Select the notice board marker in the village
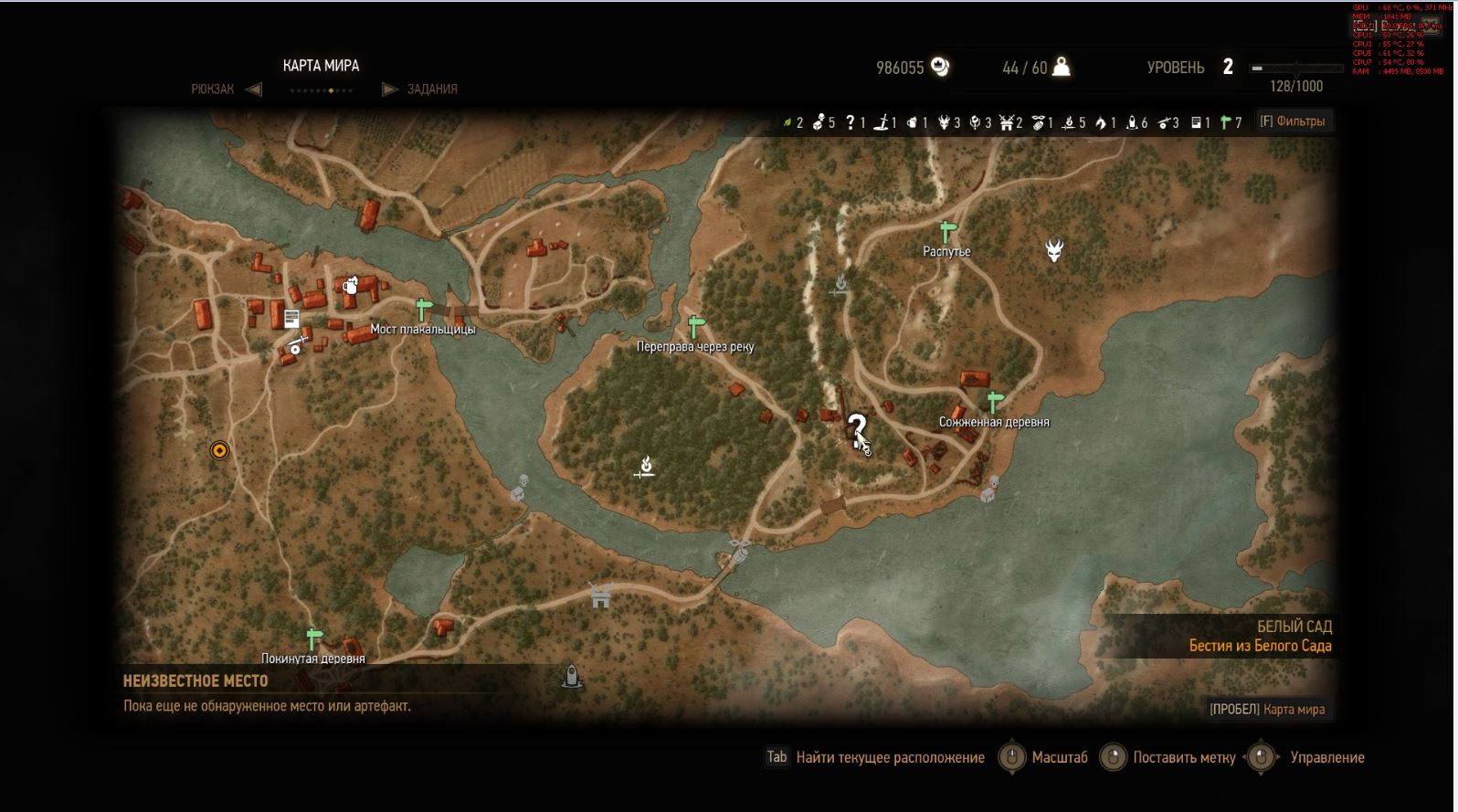 click(x=291, y=319)
